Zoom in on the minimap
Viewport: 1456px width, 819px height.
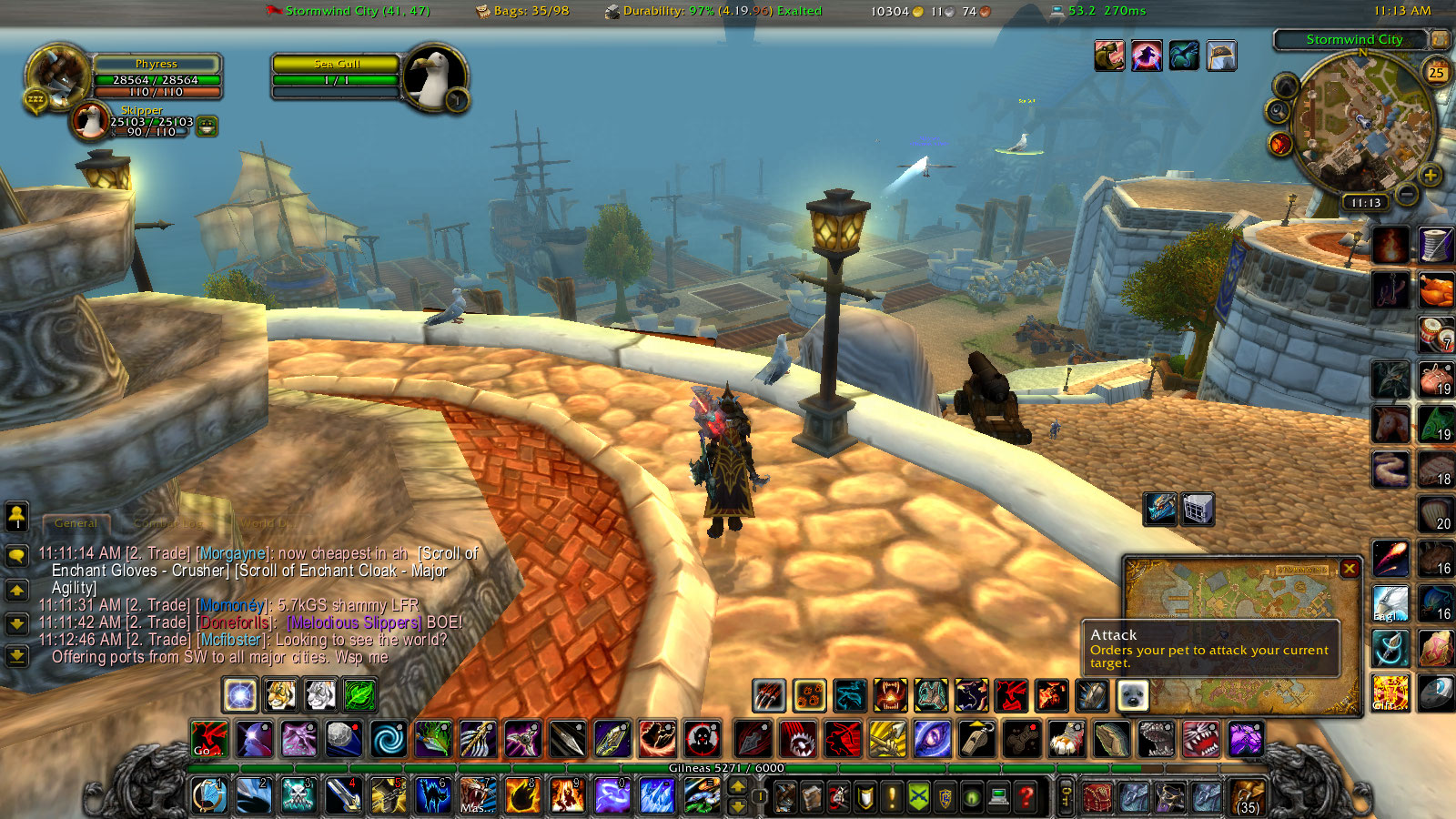[1430, 176]
